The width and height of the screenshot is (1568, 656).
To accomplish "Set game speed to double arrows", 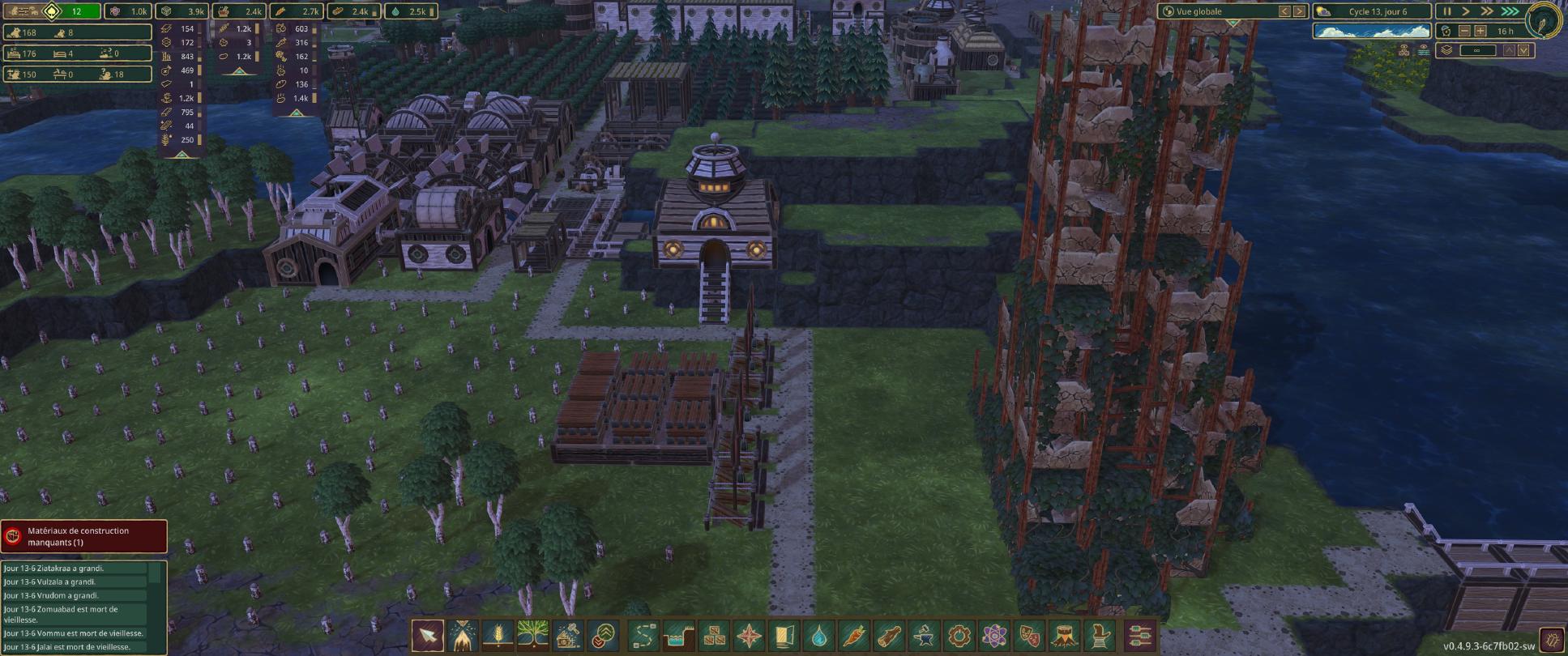I will [x=1487, y=11].
